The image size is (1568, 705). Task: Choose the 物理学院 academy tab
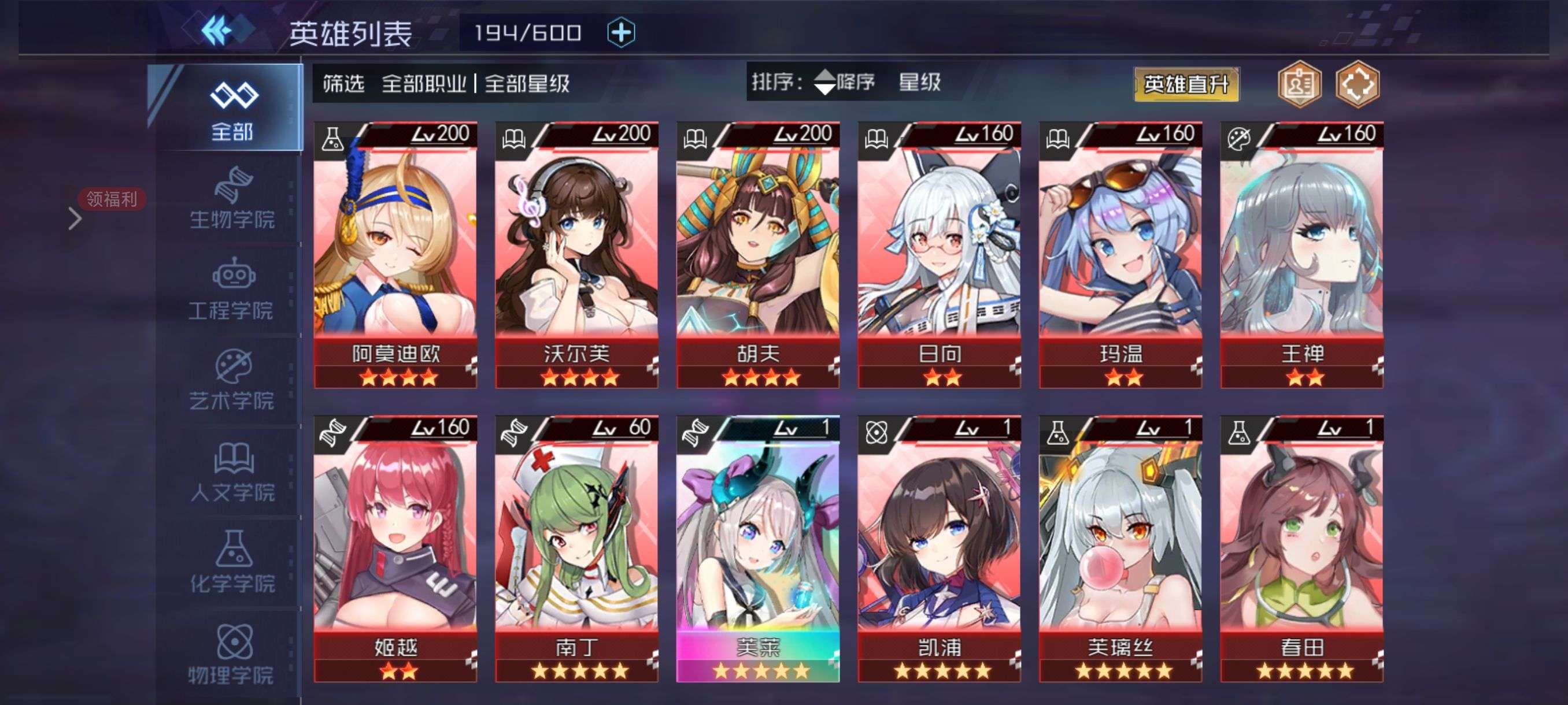click(232, 655)
